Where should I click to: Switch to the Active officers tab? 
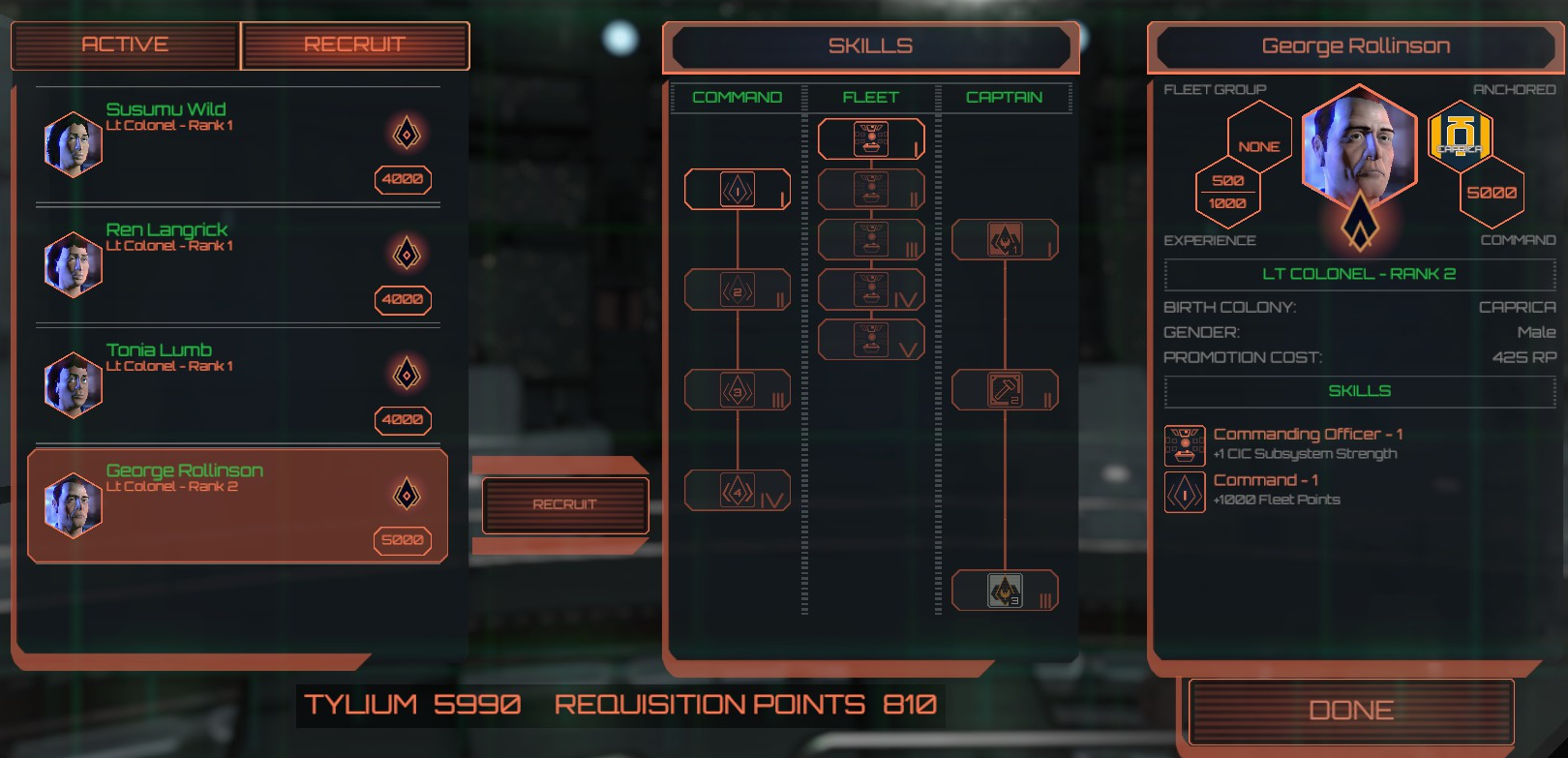point(125,45)
